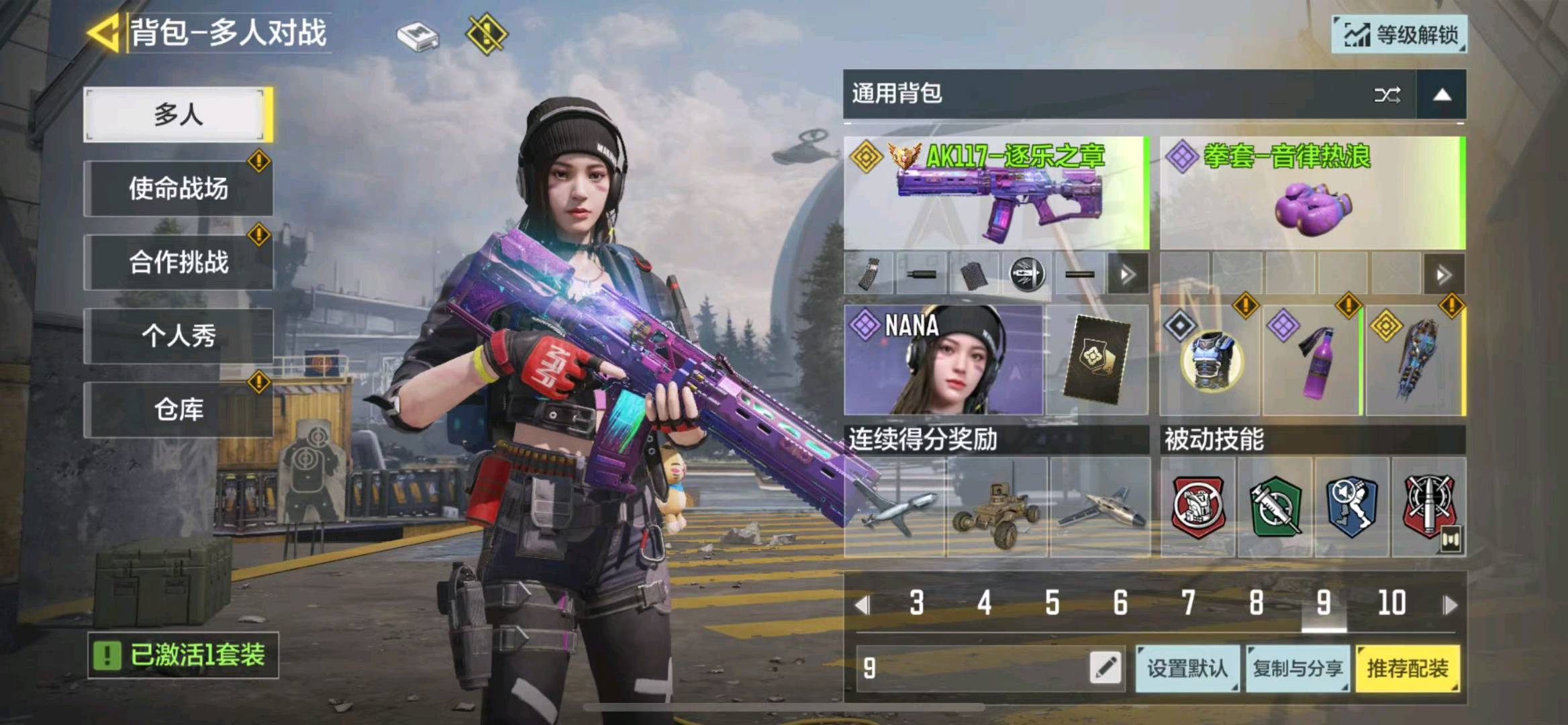Choose the buggy scorestreak slot
The height and width of the screenshot is (725, 1568).
(997, 508)
